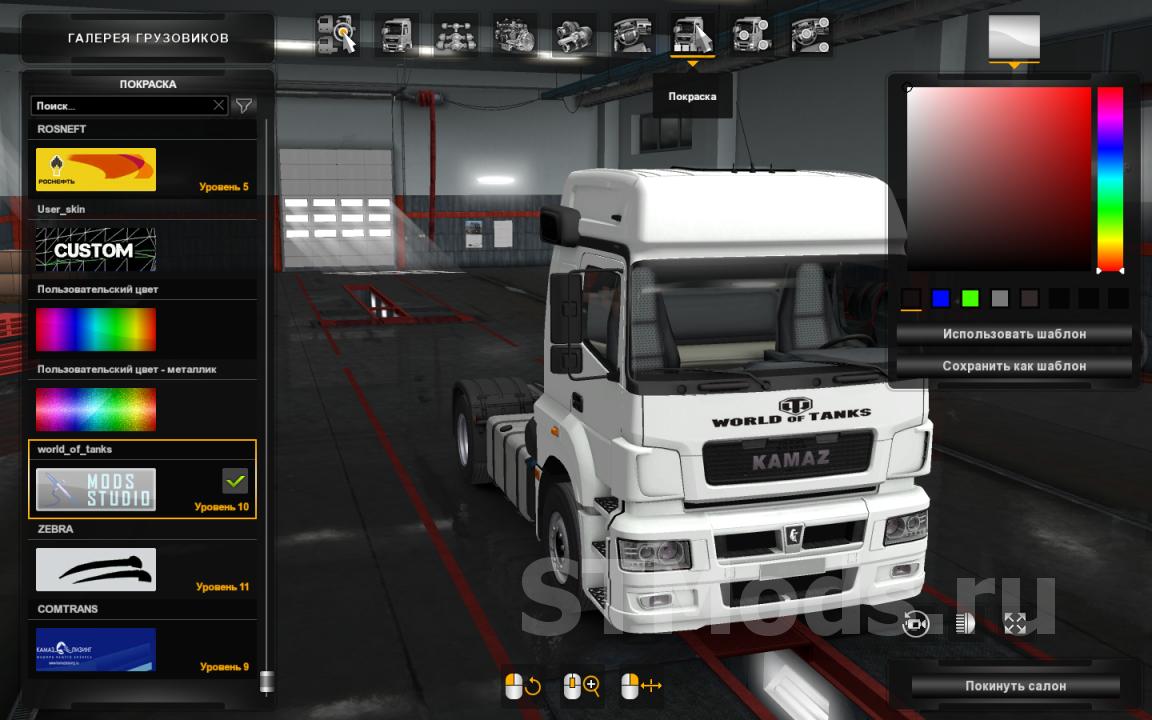
Task: Pick the blue colour swatch
Action: coord(940,298)
